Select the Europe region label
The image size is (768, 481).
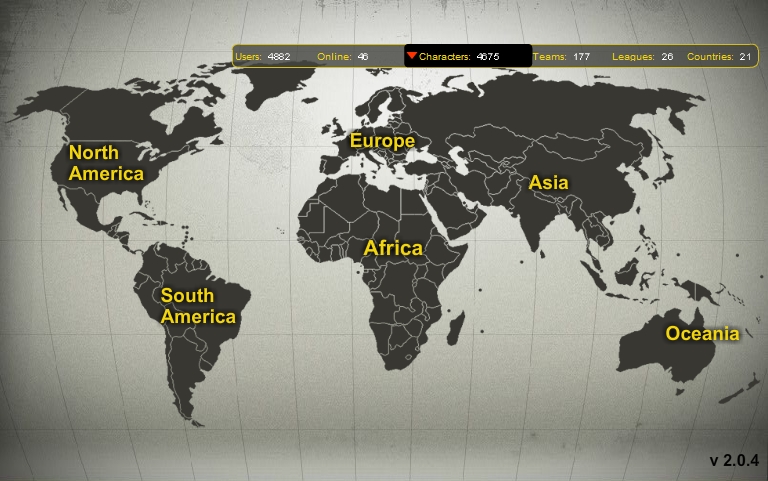pyautogui.click(x=382, y=141)
